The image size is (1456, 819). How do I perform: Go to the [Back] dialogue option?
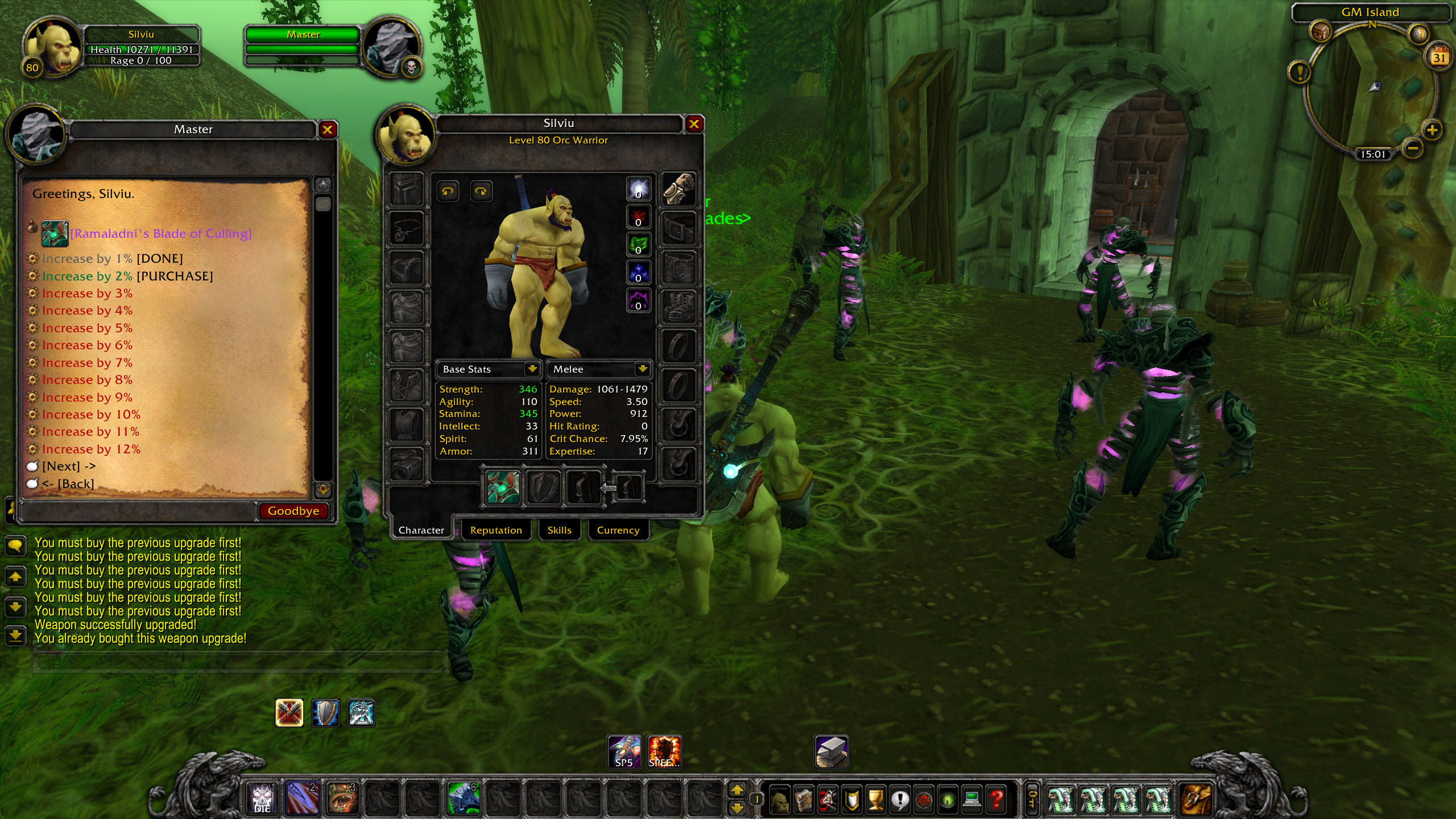68,484
